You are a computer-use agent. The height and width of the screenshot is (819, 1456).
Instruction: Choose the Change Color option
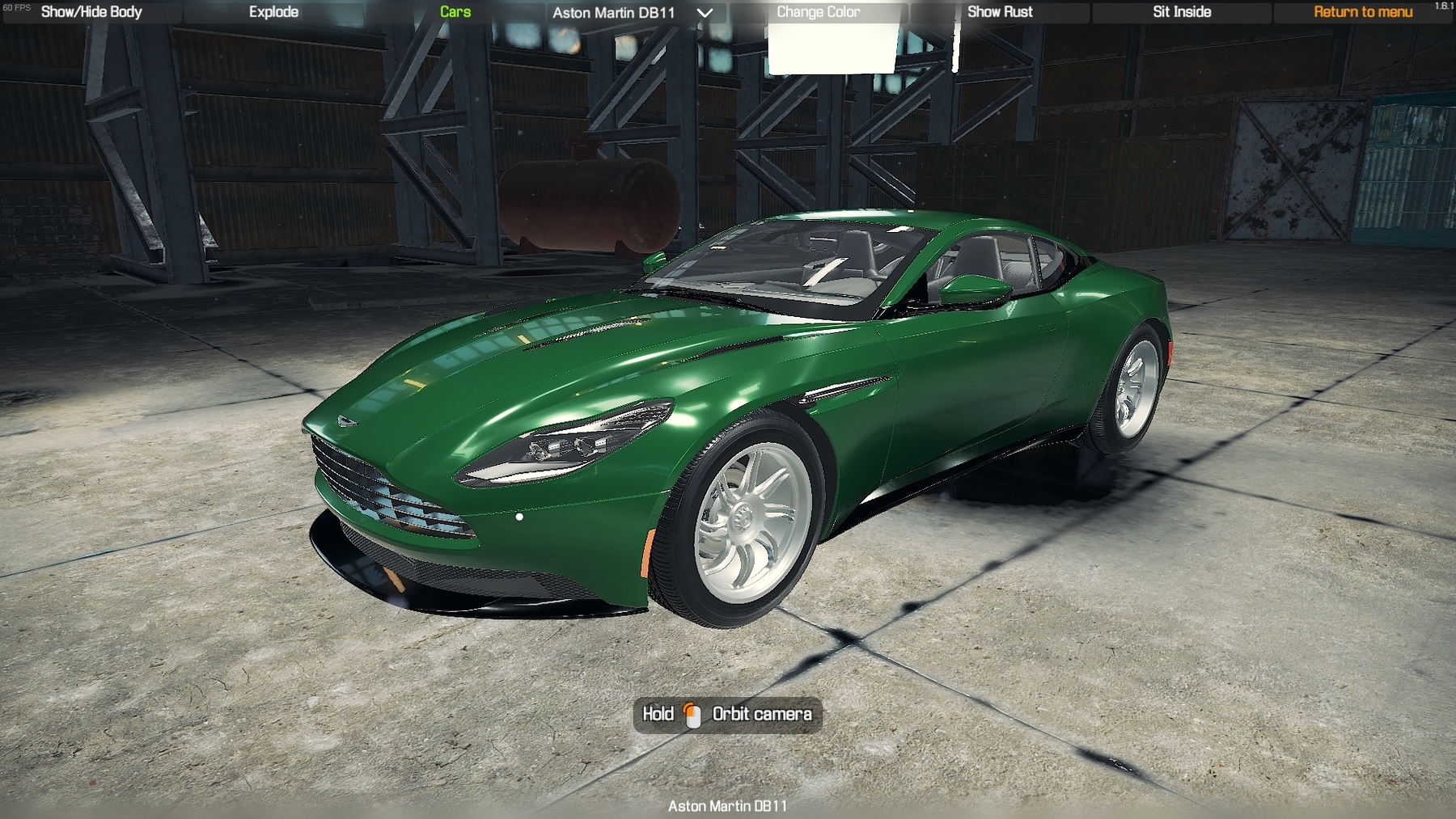[818, 12]
